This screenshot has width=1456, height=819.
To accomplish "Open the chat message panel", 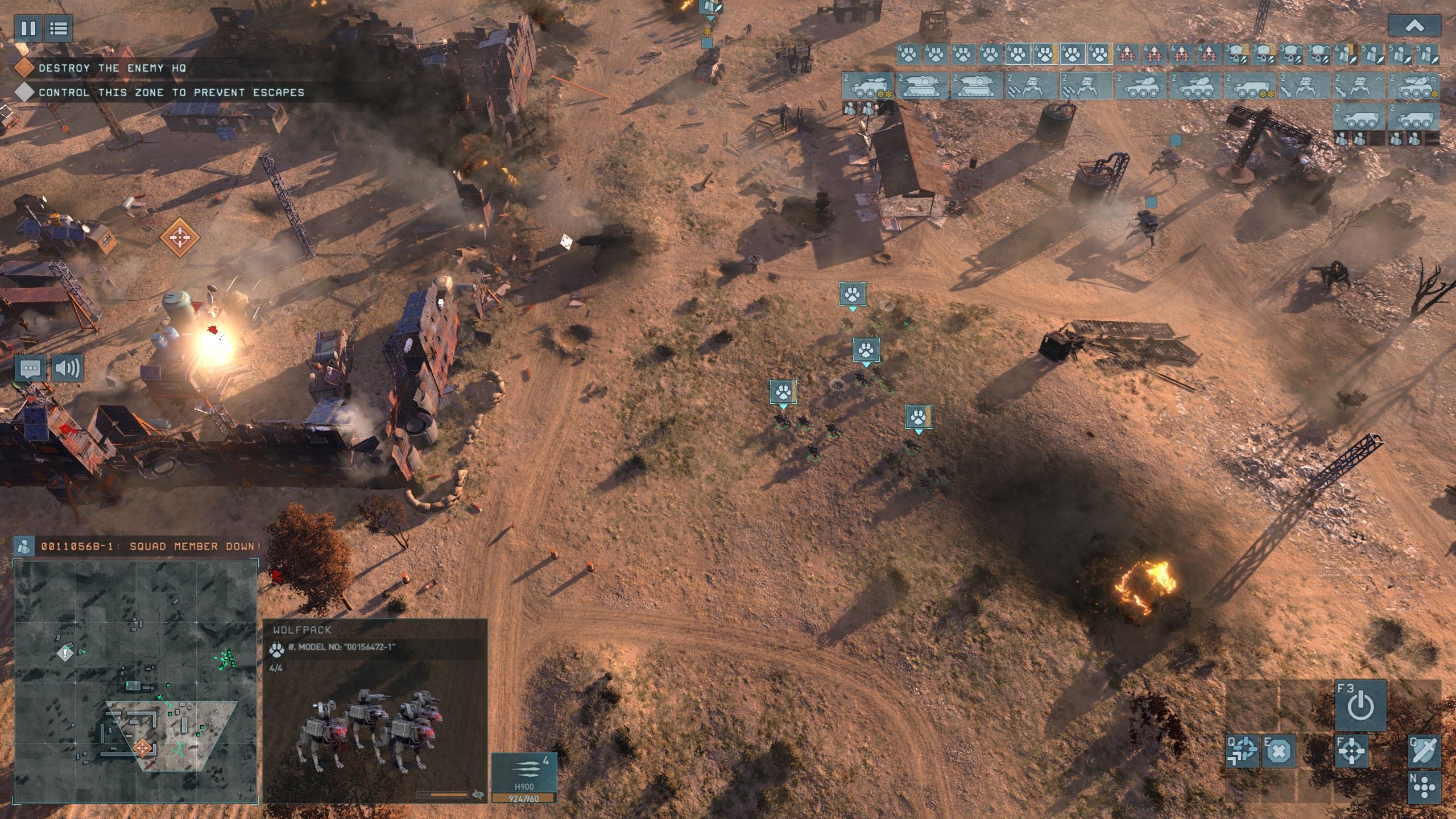I will pyautogui.click(x=31, y=369).
